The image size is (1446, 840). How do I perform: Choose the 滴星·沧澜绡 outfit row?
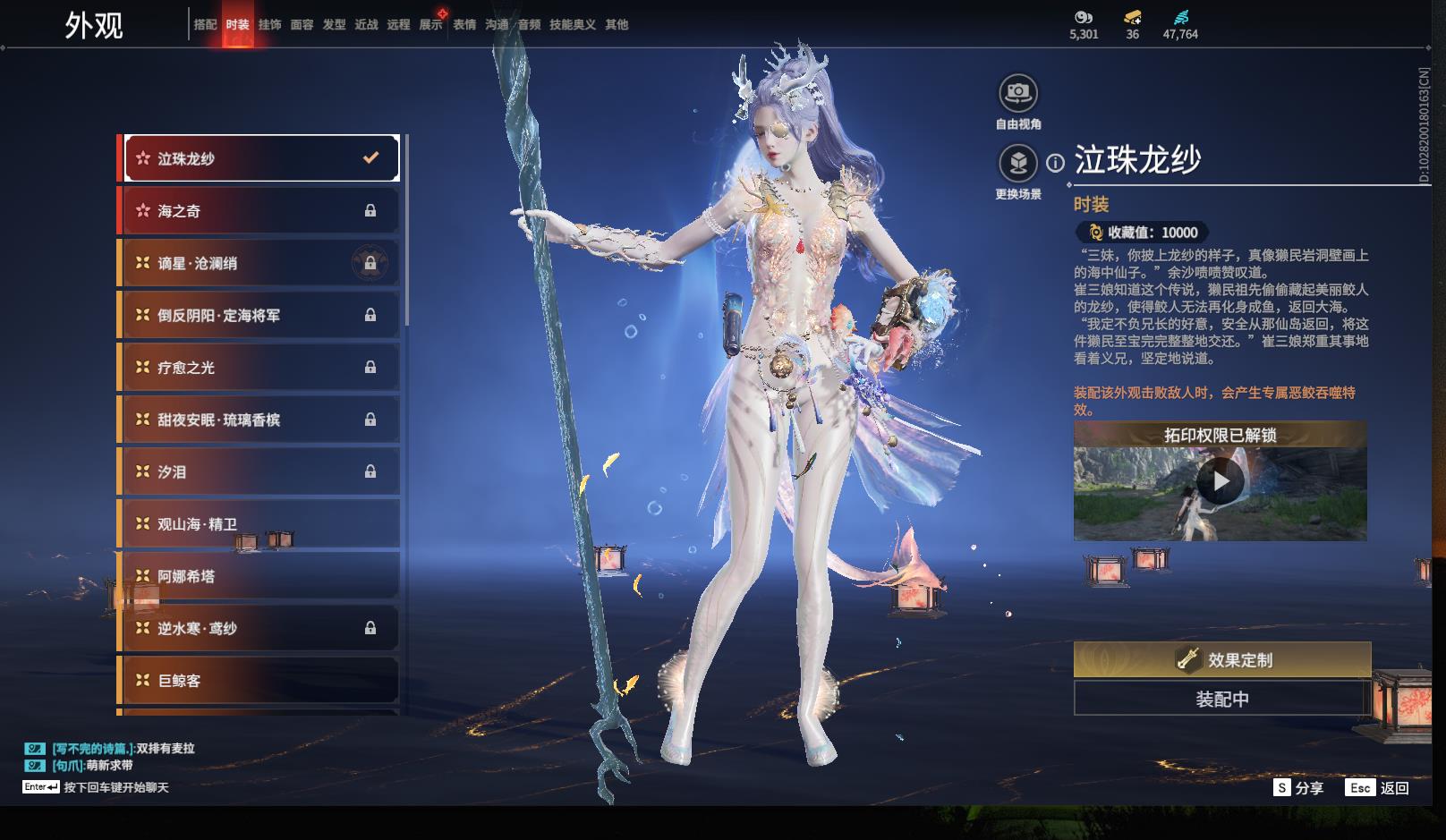(x=259, y=263)
